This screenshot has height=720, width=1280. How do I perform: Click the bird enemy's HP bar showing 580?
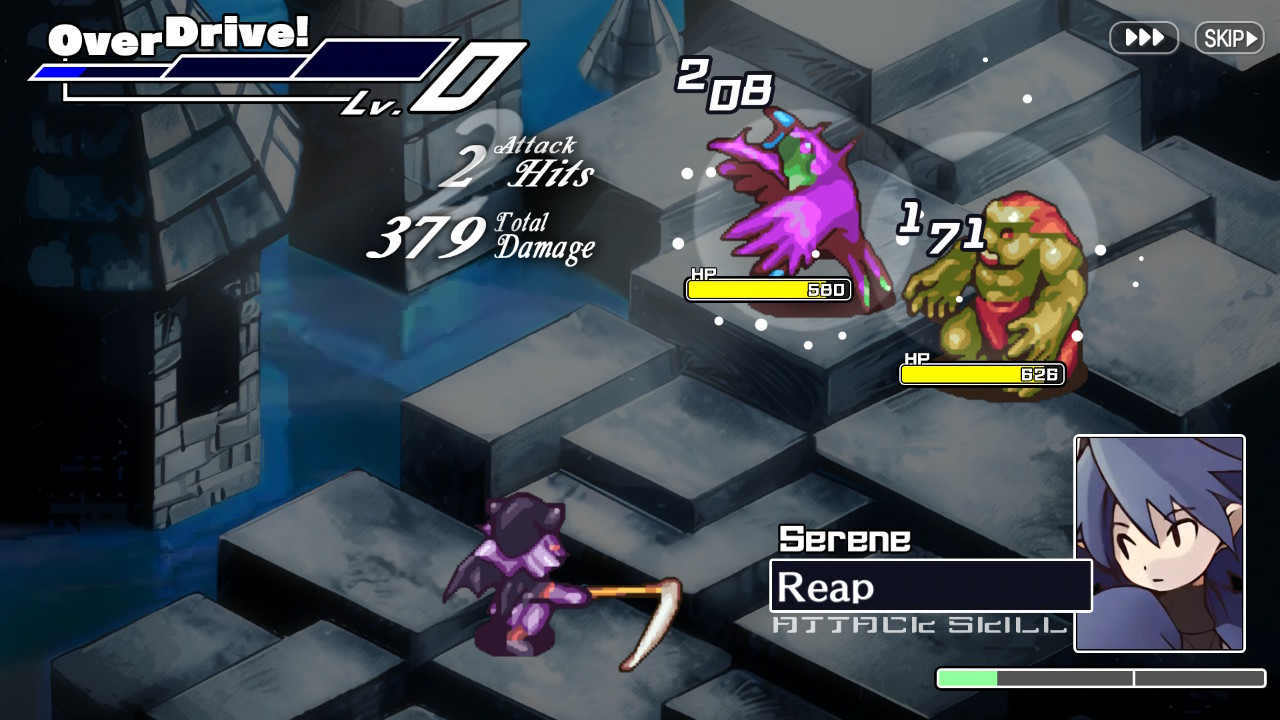pyautogui.click(x=766, y=290)
